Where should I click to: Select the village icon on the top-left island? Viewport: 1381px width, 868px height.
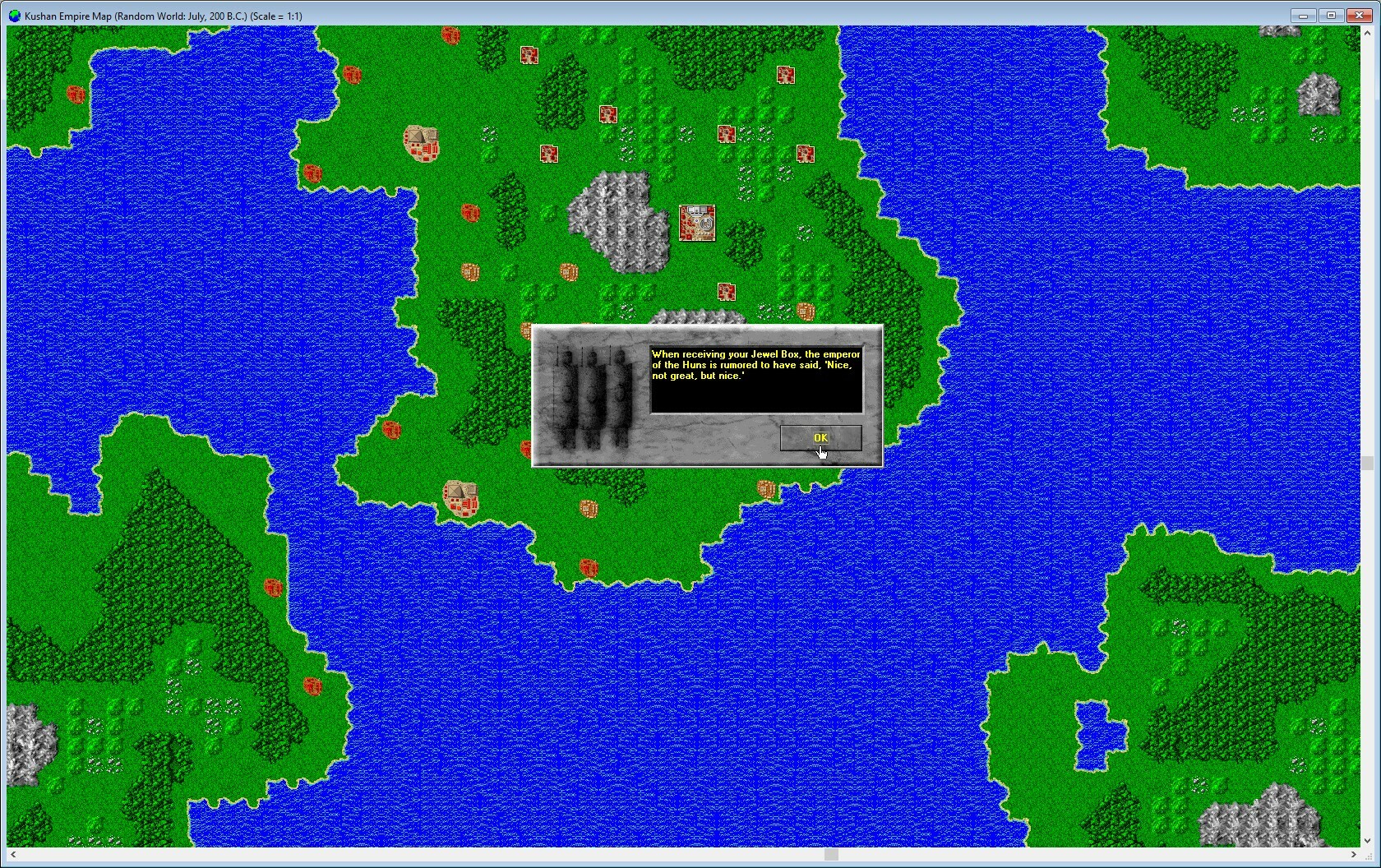(76, 95)
